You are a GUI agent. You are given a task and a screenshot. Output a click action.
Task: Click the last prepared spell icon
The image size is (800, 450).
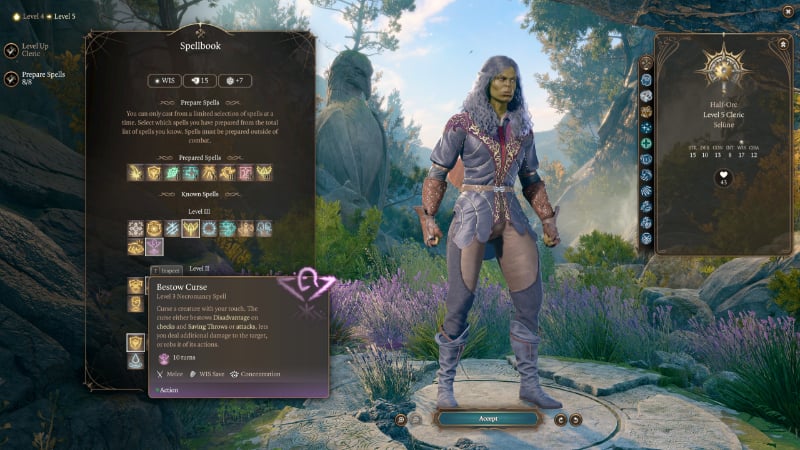[264, 172]
